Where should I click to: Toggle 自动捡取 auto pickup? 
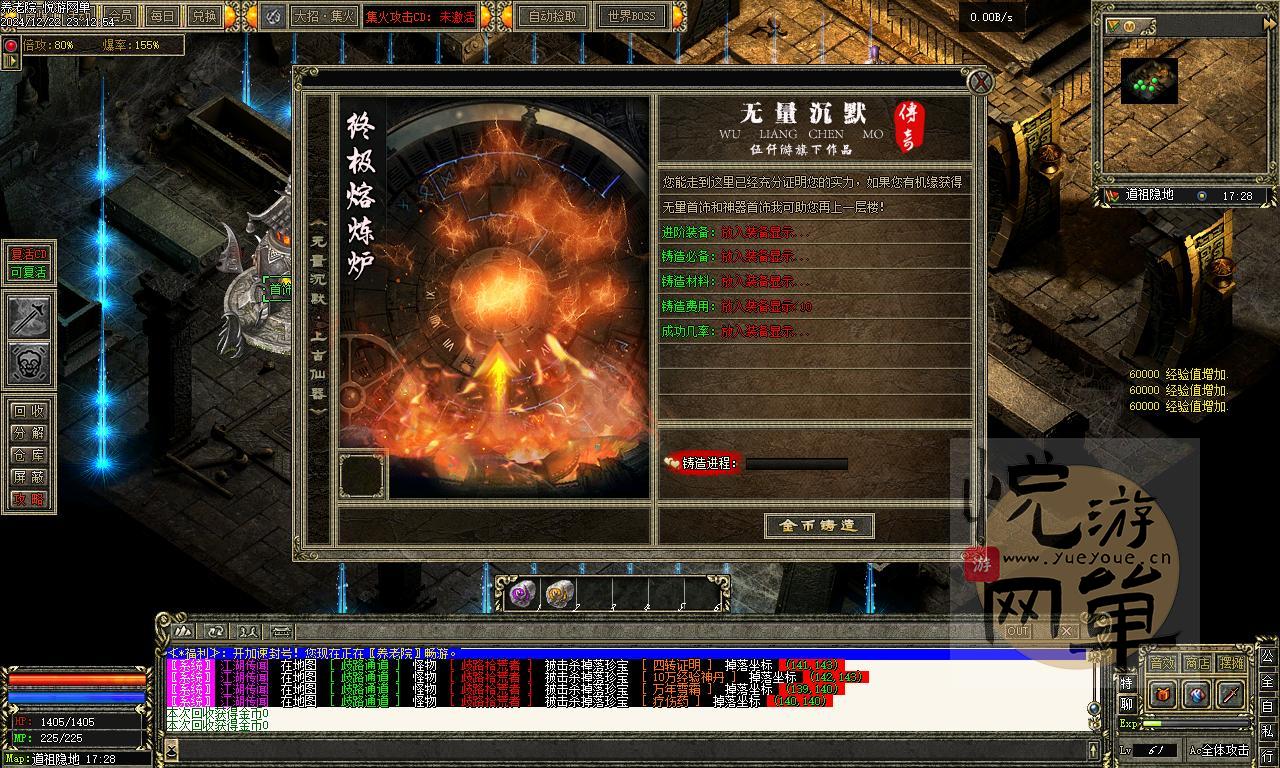coord(552,16)
